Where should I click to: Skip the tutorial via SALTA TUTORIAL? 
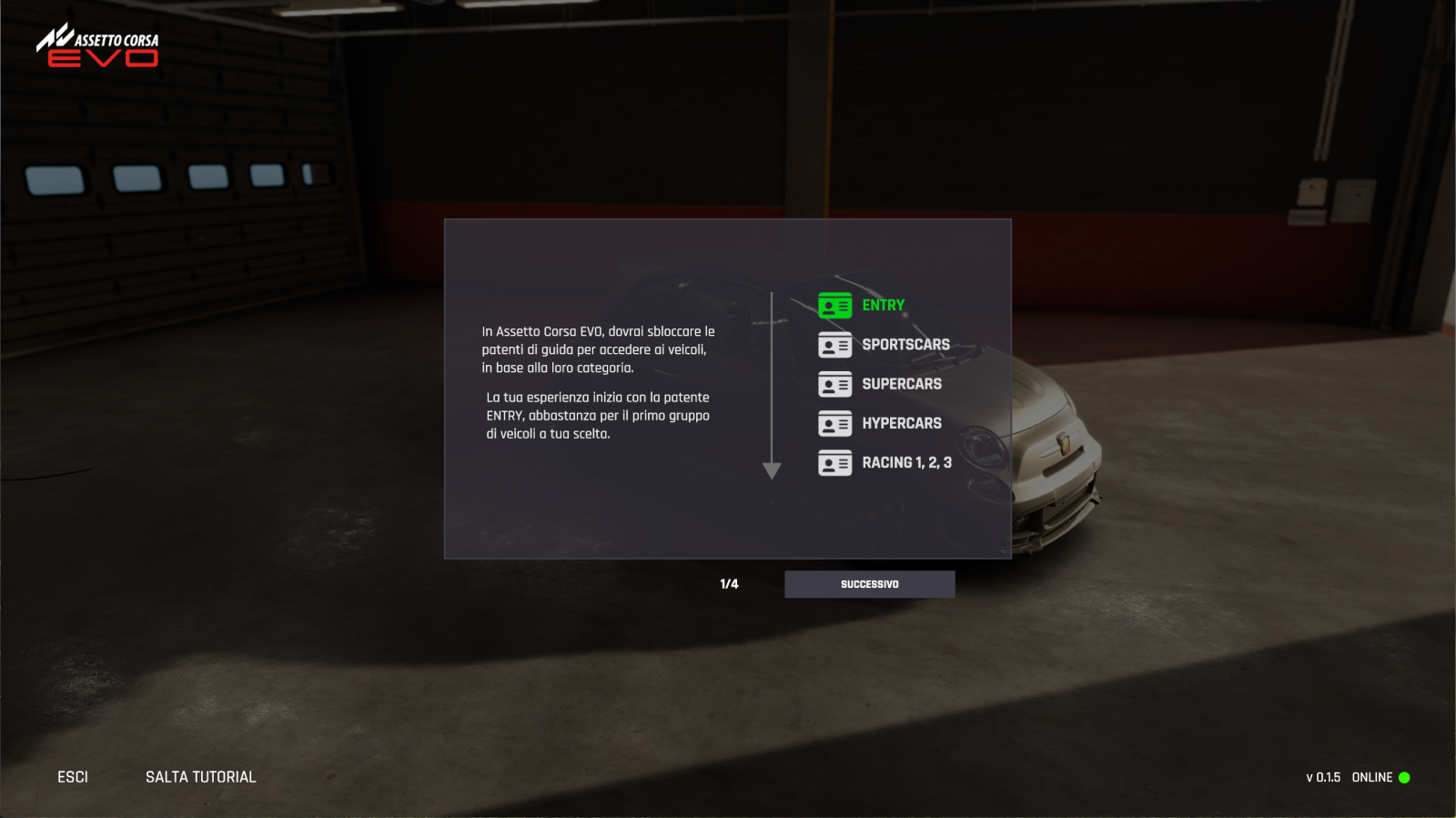[x=200, y=777]
